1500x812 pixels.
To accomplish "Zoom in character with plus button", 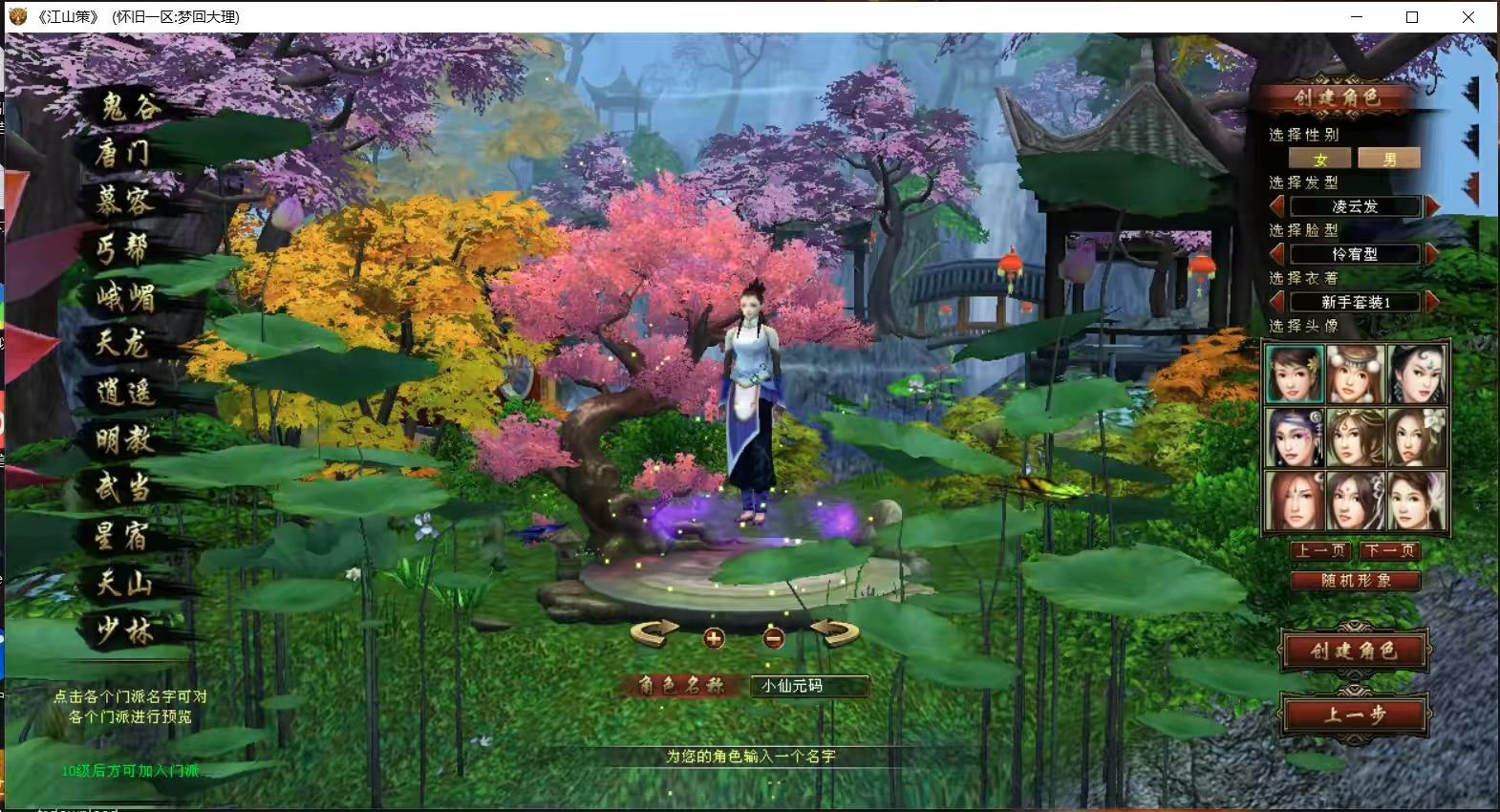I will [714, 638].
